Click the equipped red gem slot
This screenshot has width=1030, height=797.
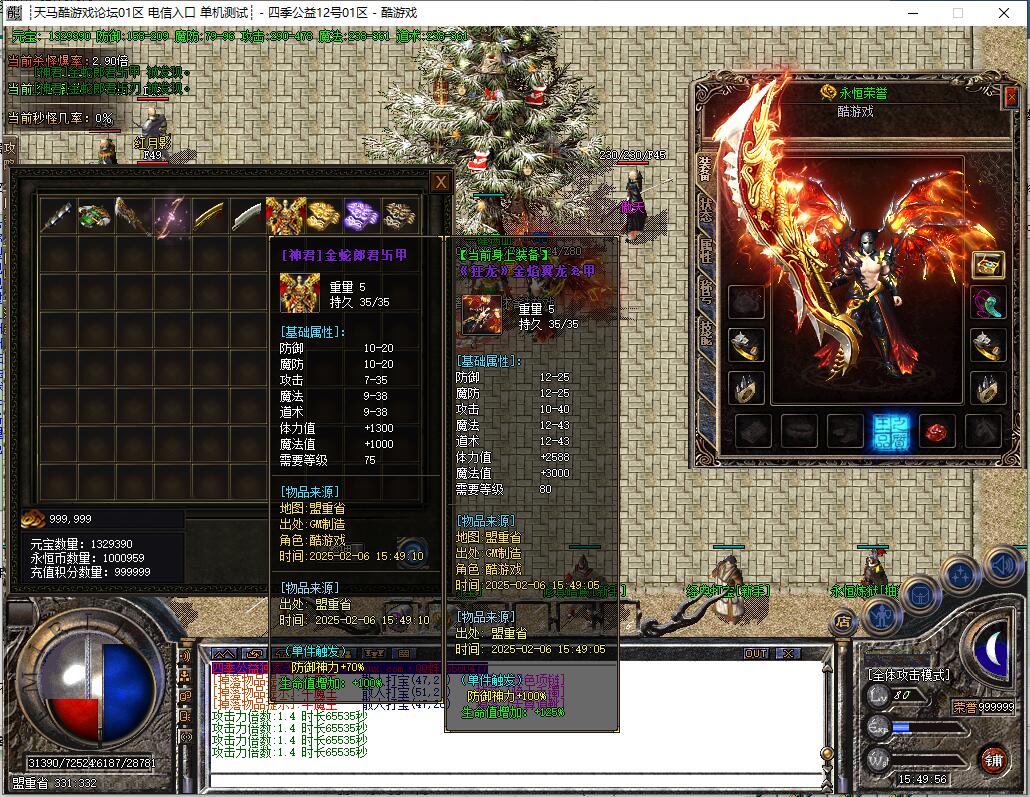point(937,431)
